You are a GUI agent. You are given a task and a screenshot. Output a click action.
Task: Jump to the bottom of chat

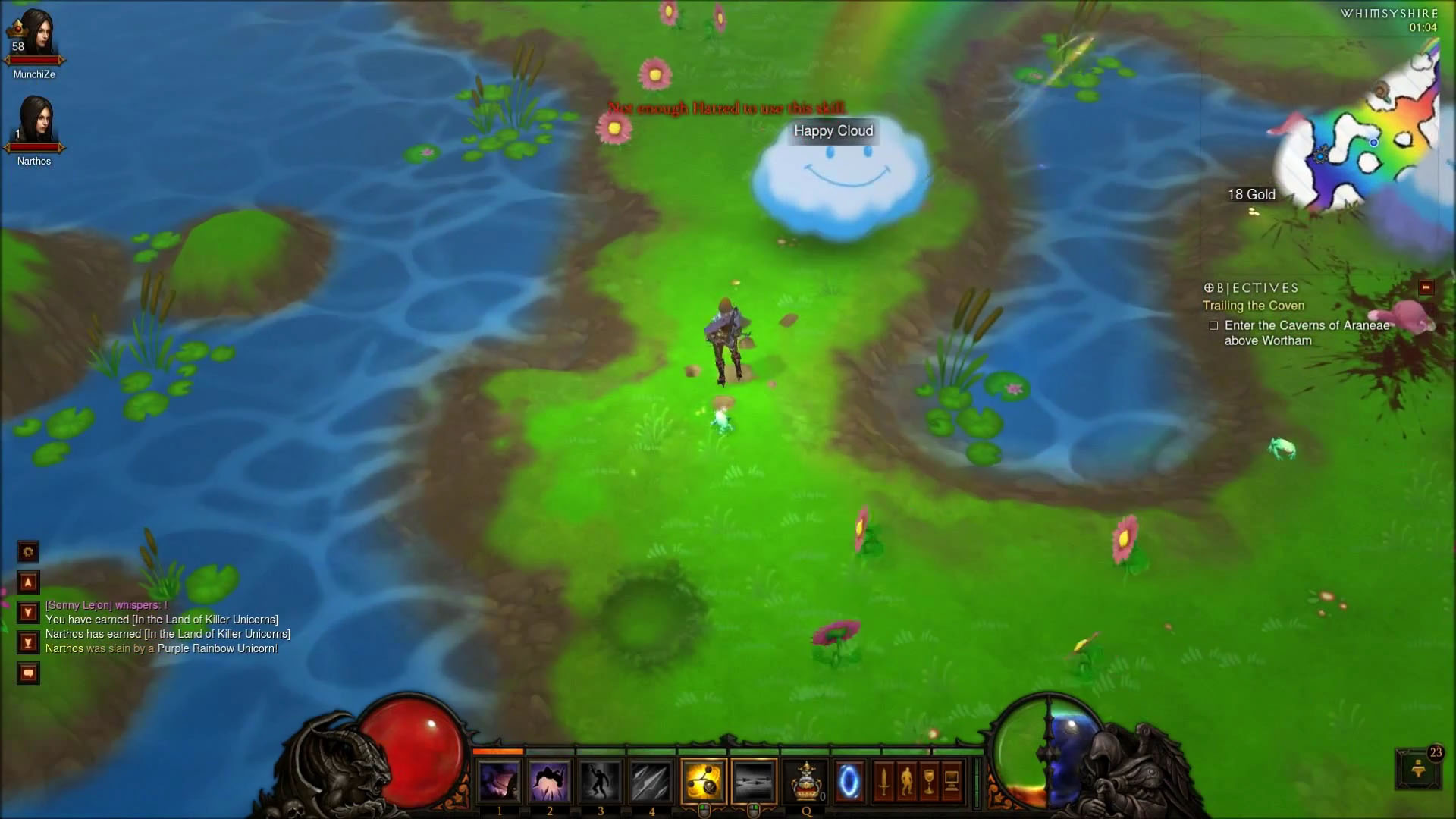[x=28, y=643]
